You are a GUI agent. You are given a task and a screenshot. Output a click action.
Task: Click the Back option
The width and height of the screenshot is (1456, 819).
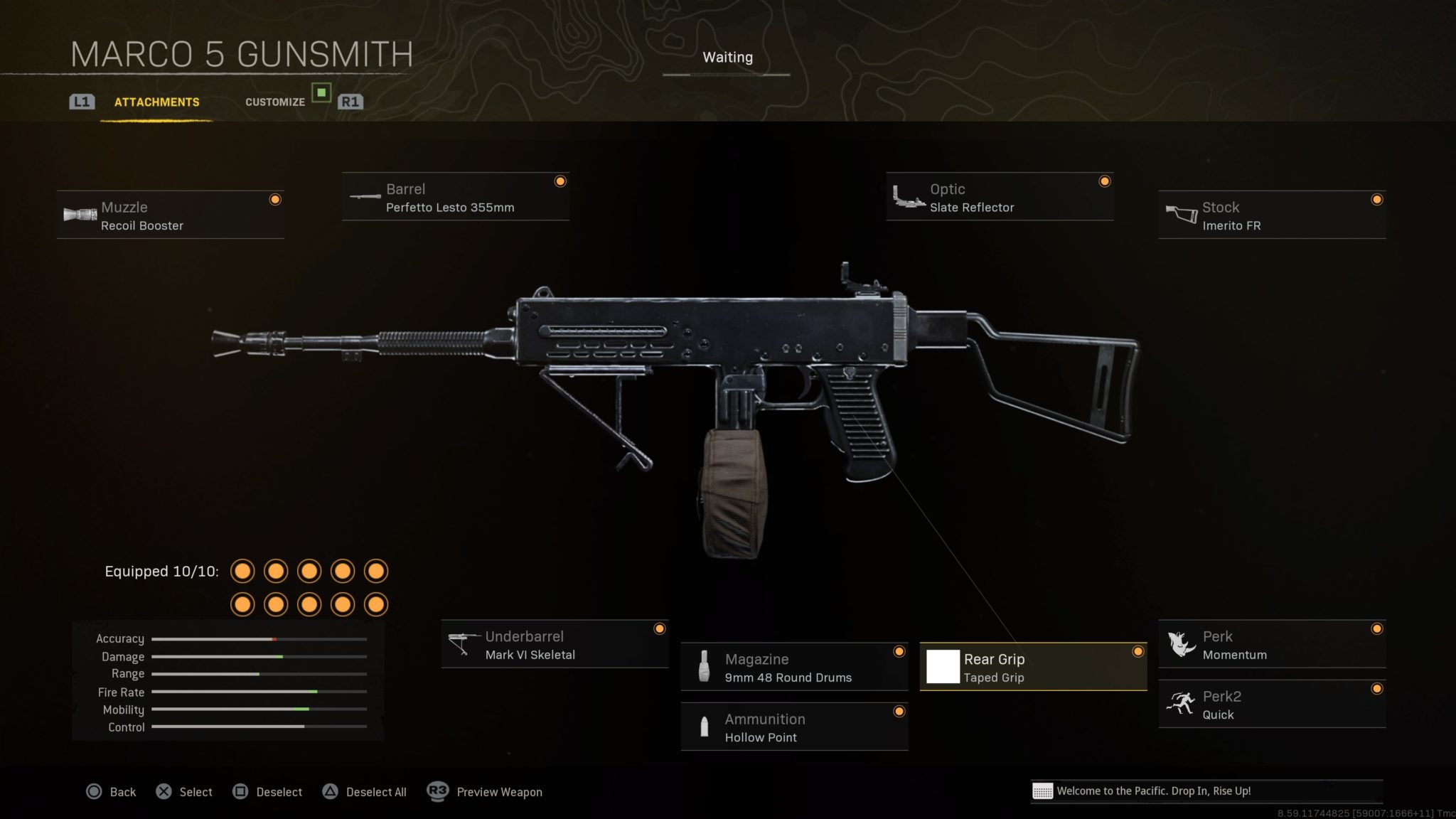[x=111, y=792]
